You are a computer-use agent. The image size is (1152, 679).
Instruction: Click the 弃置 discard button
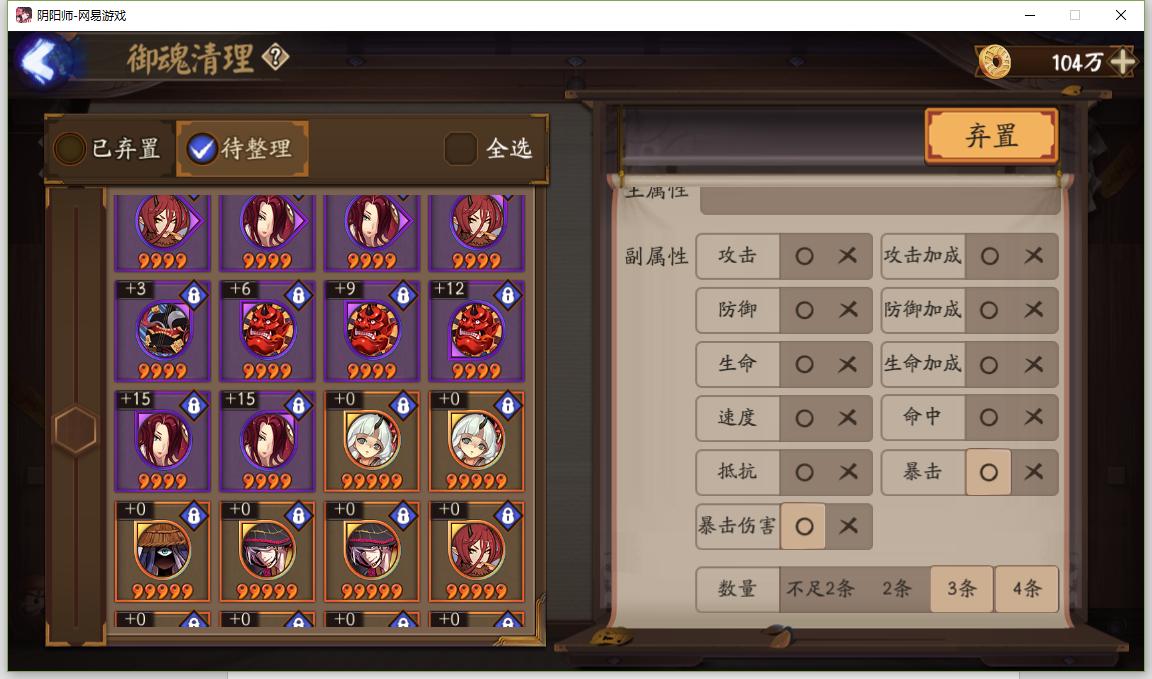click(x=991, y=136)
